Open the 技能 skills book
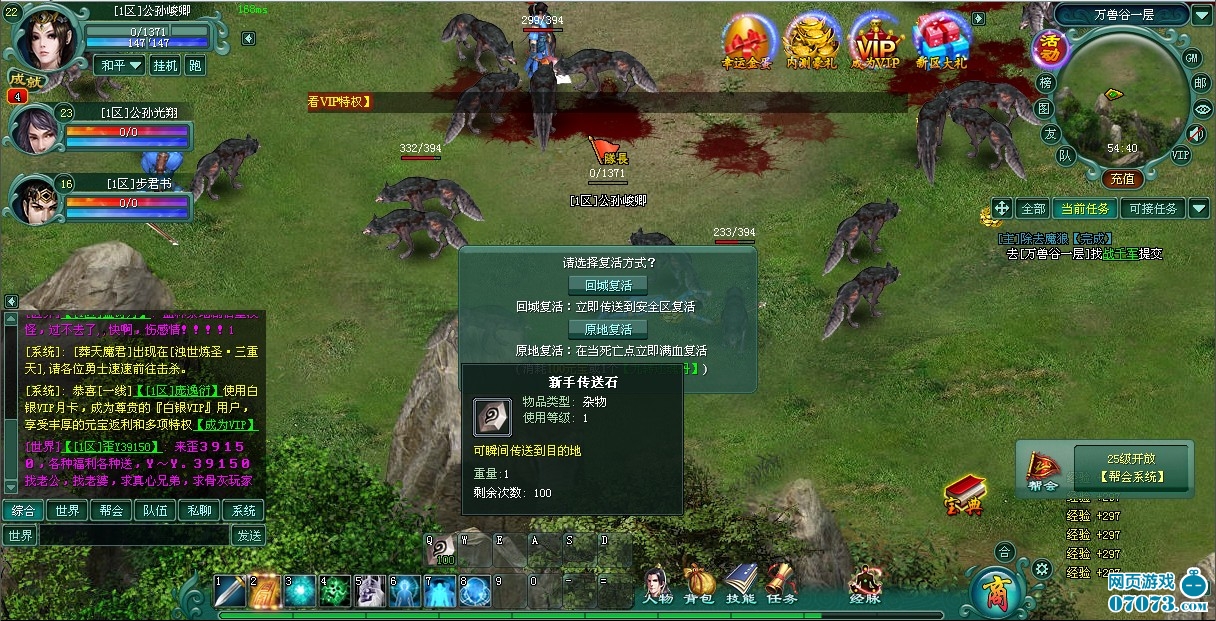1216x621 pixels. [740, 585]
